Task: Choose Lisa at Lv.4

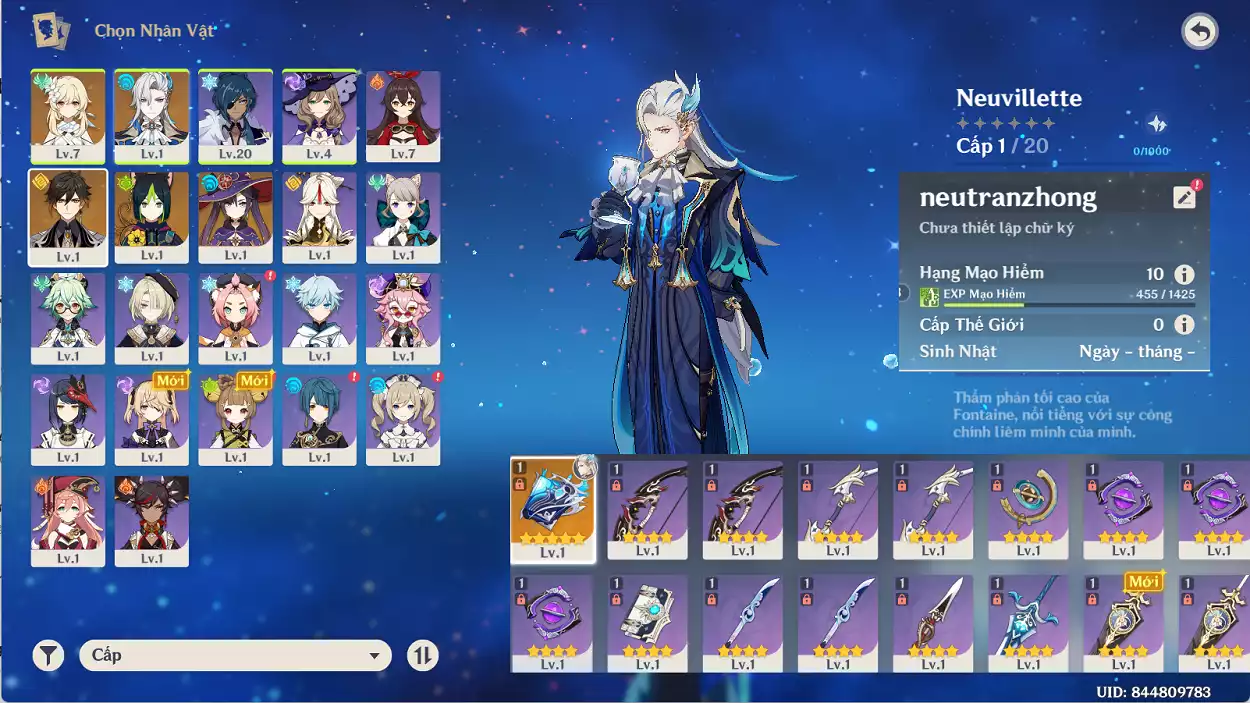Action: point(319,115)
